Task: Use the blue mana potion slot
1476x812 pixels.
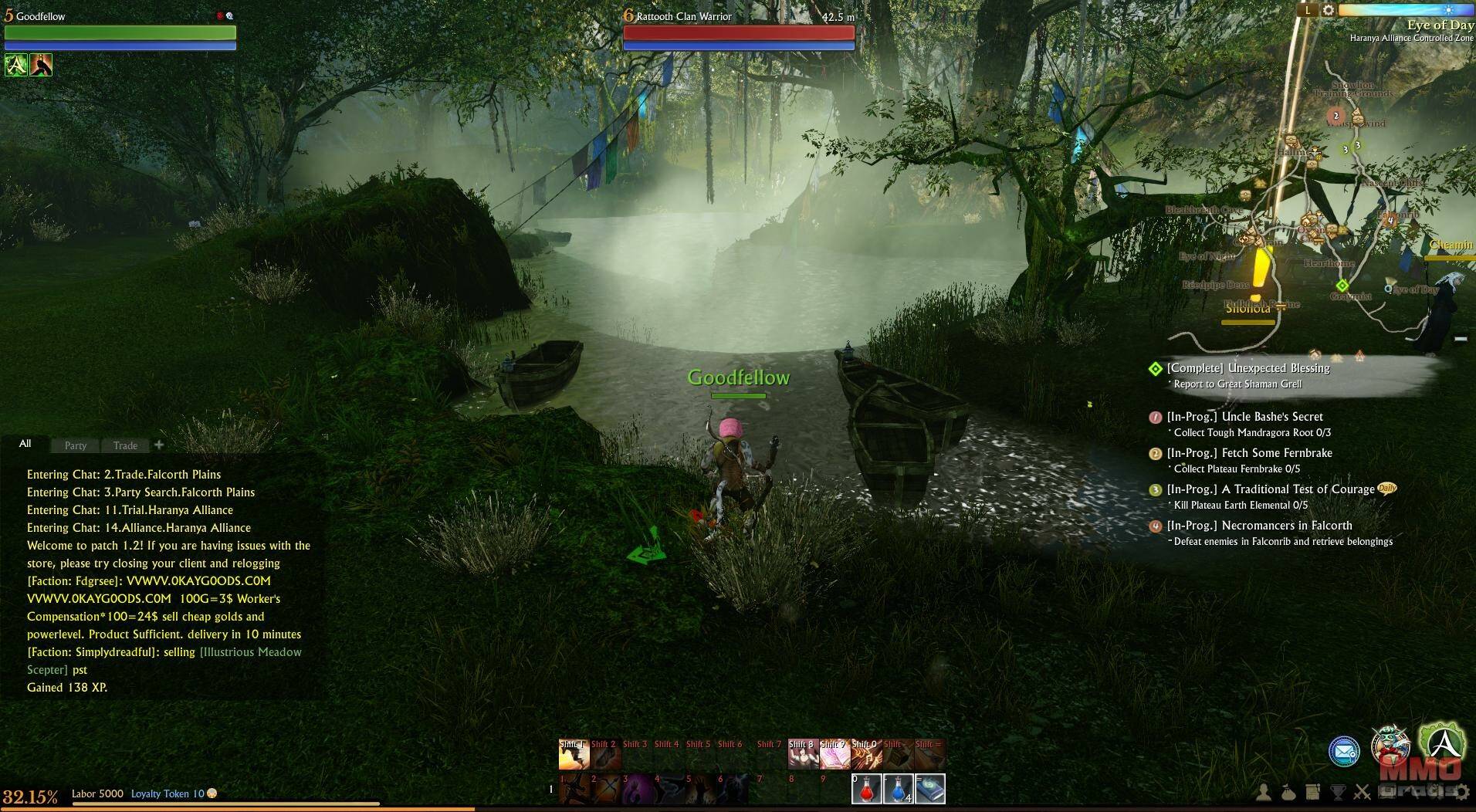Action: pyautogui.click(x=898, y=790)
